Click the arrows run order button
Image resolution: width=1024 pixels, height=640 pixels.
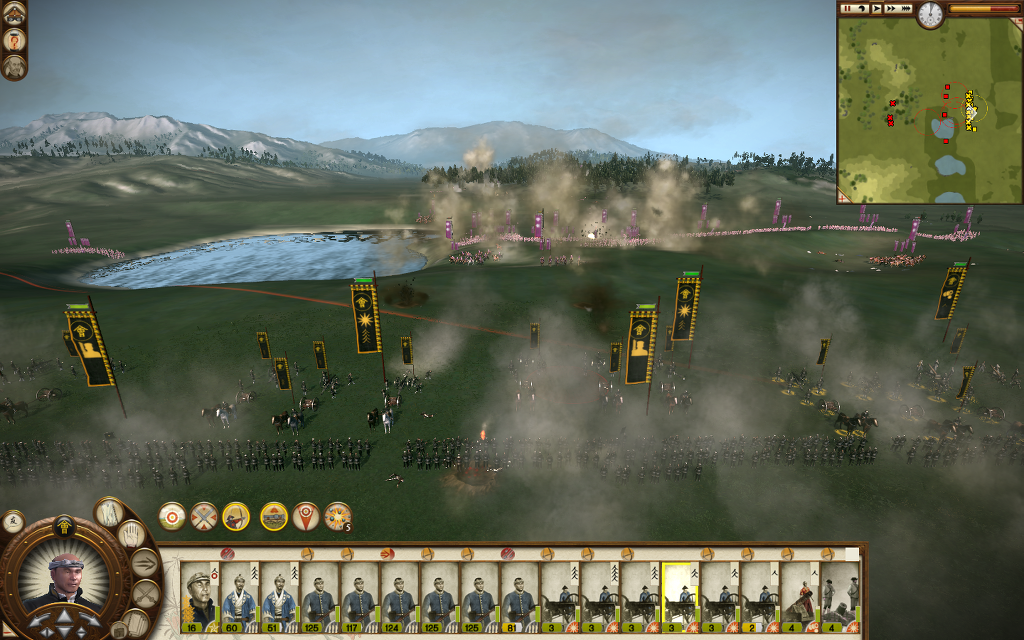[145, 563]
